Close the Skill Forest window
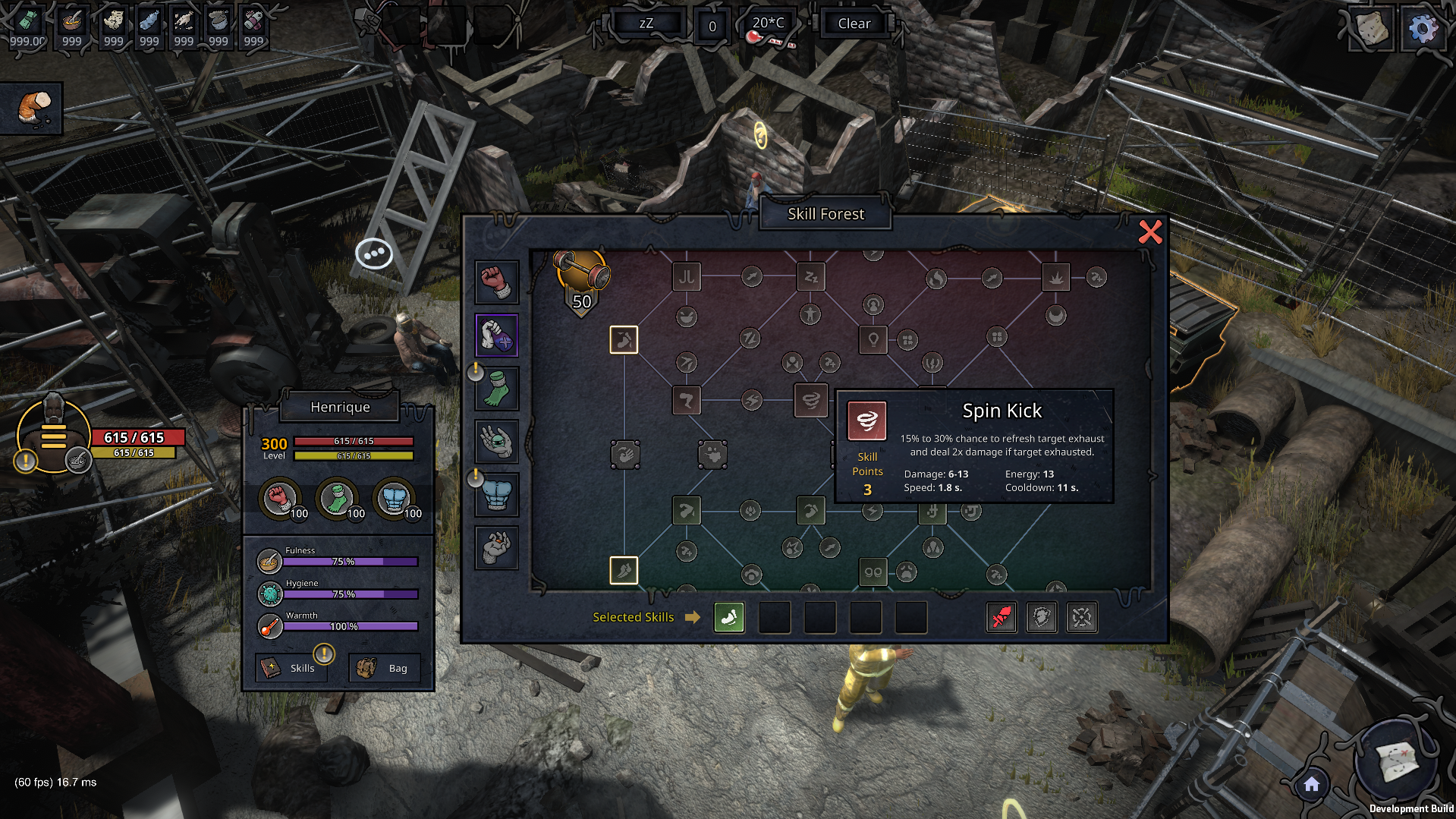 (x=1150, y=232)
